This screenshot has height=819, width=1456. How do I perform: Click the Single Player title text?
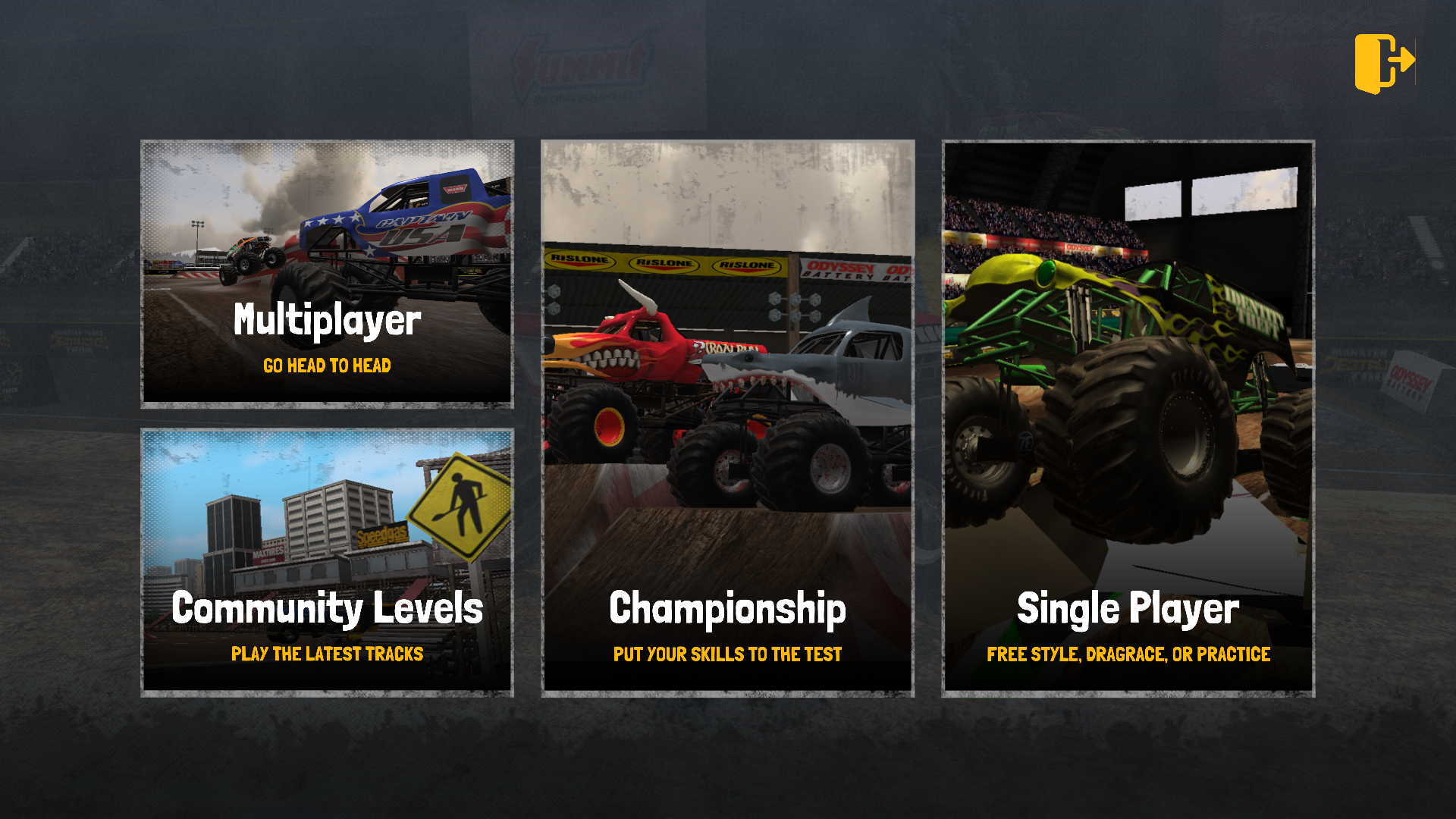coord(1128,607)
